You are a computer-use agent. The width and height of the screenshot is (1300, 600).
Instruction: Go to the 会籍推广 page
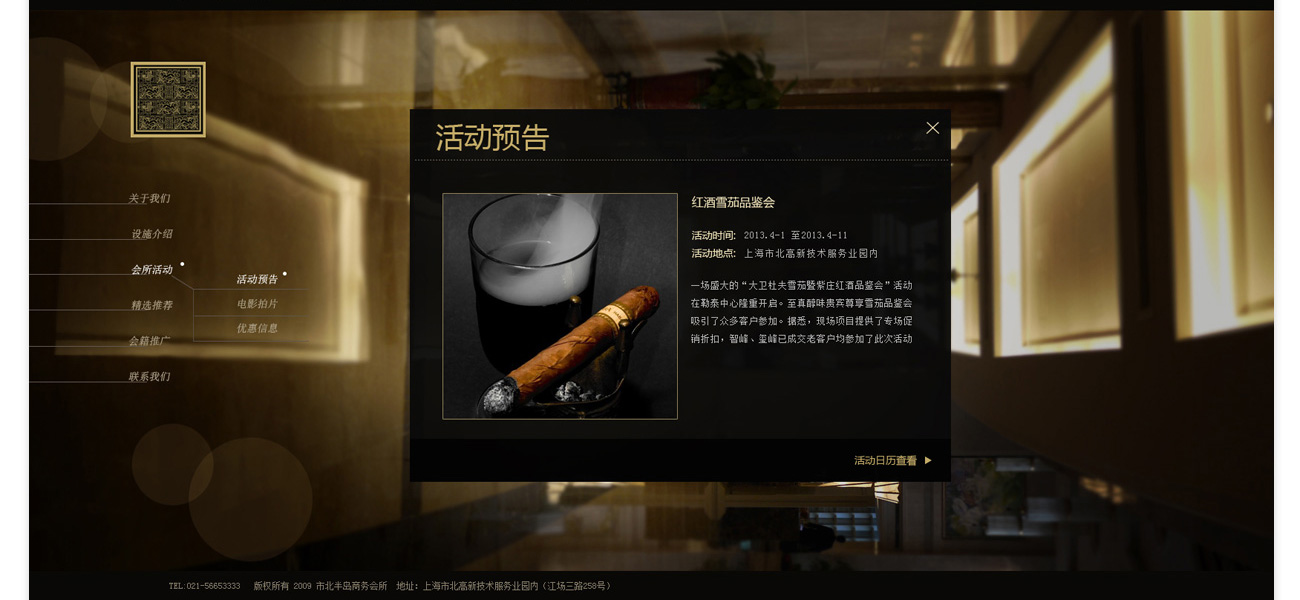pyautogui.click(x=150, y=341)
